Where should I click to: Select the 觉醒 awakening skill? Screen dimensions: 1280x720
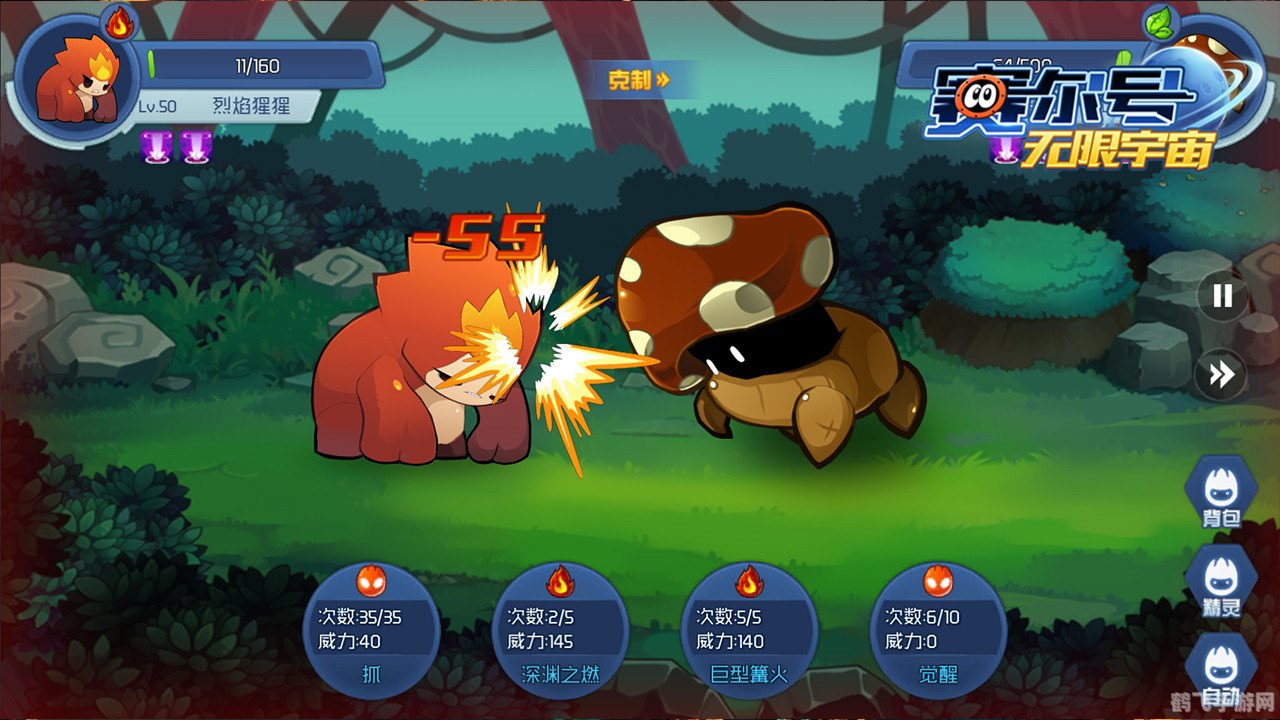938,630
